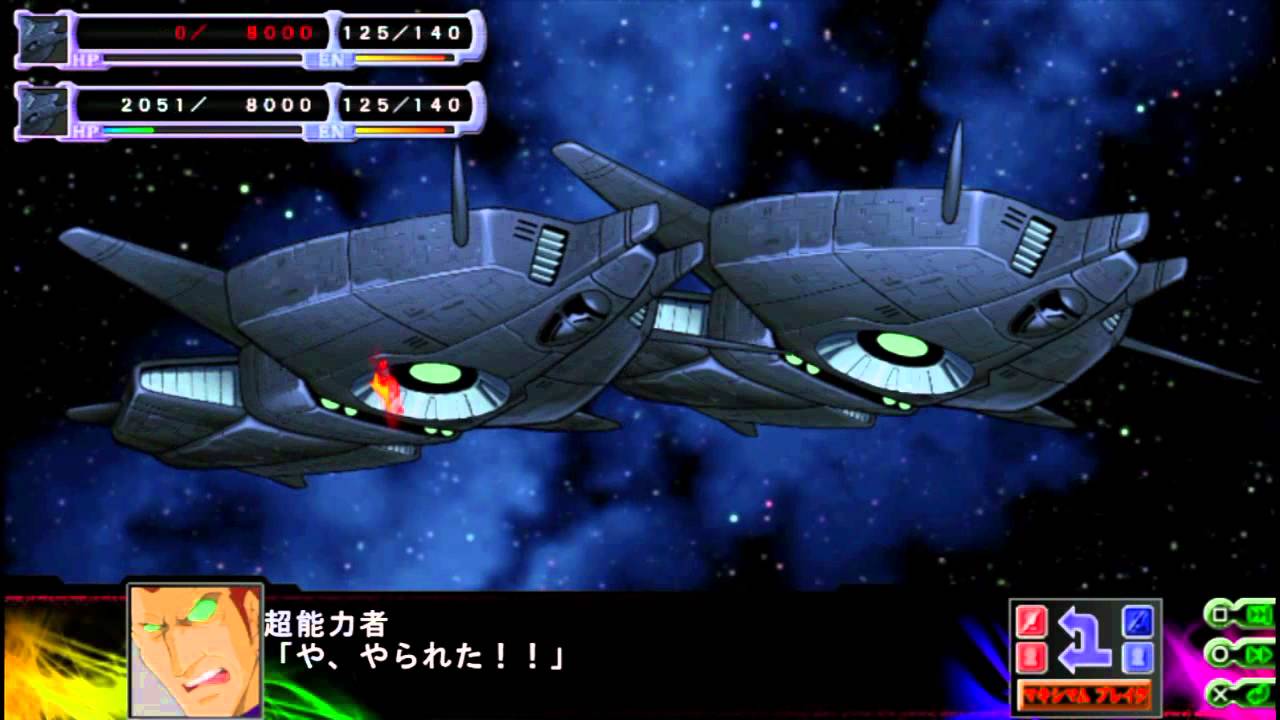The width and height of the screenshot is (1280, 720).
Task: Select the green Square skip-to-end icon
Action: (x=1228, y=614)
